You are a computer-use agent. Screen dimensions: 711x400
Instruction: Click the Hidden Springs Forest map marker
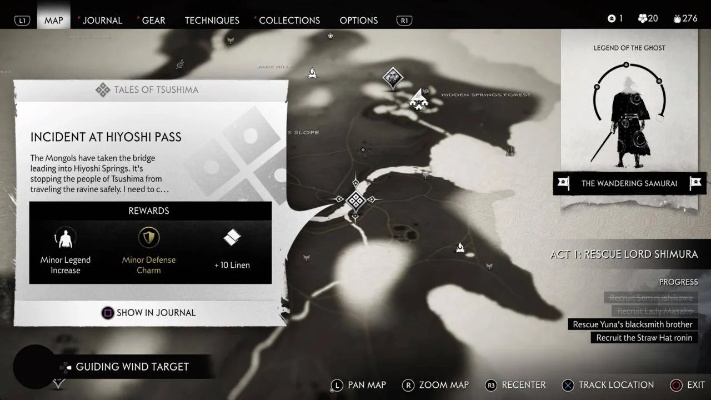(418, 97)
